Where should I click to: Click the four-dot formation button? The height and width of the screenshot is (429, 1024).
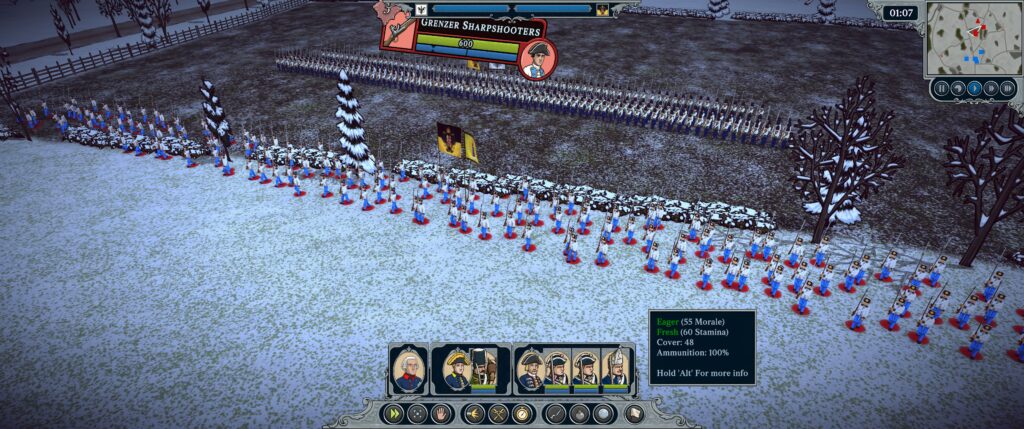416,413
